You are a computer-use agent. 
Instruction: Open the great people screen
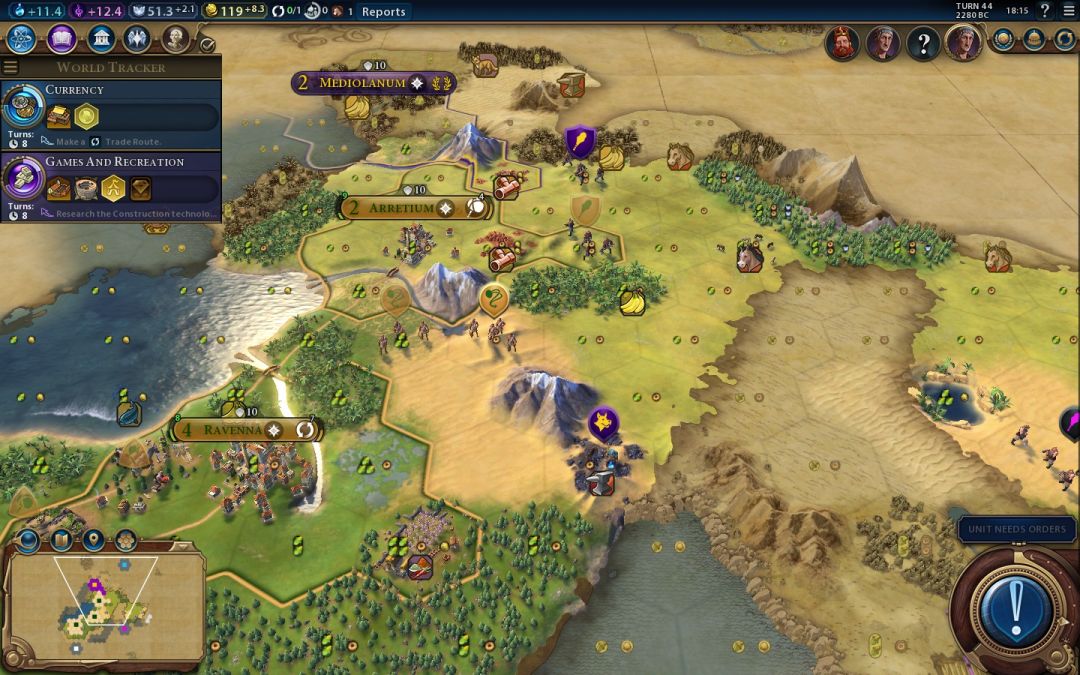point(176,39)
